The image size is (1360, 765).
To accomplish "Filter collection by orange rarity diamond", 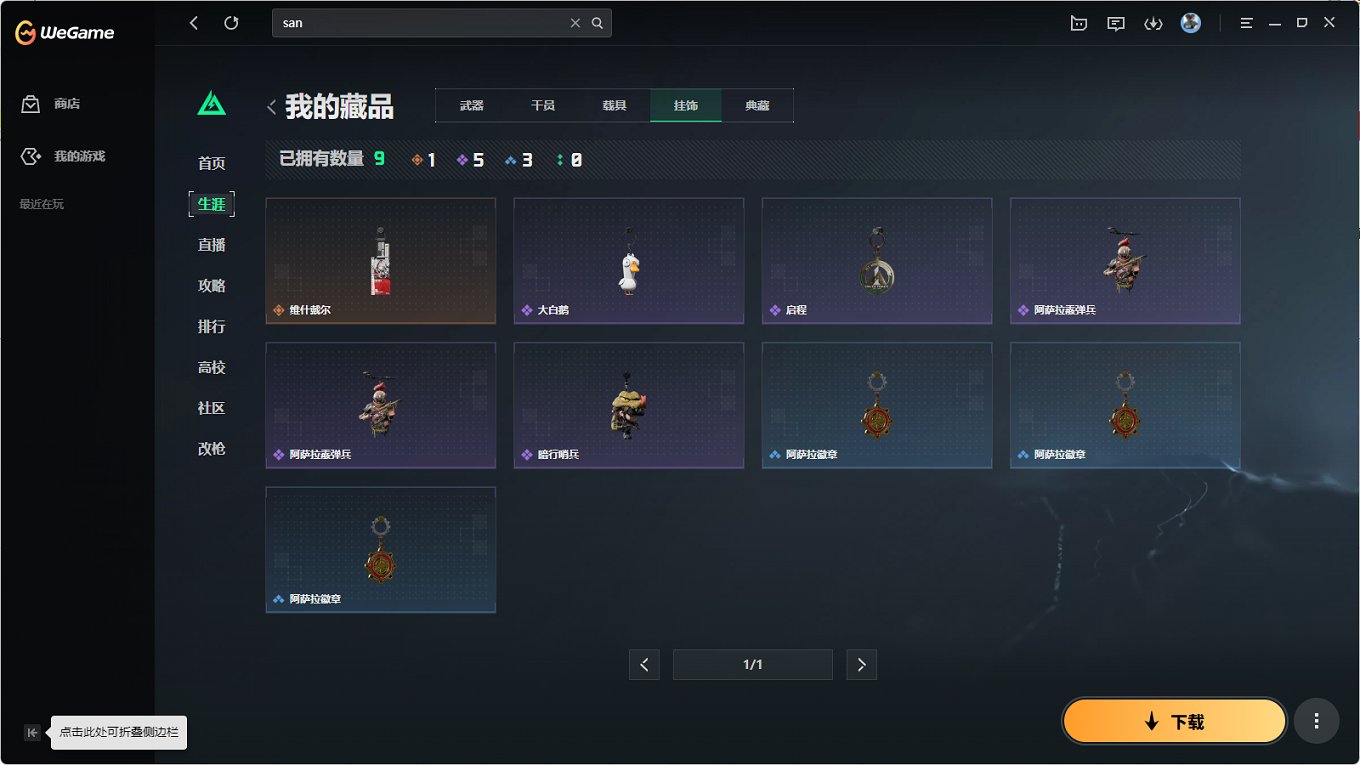I will point(417,158).
